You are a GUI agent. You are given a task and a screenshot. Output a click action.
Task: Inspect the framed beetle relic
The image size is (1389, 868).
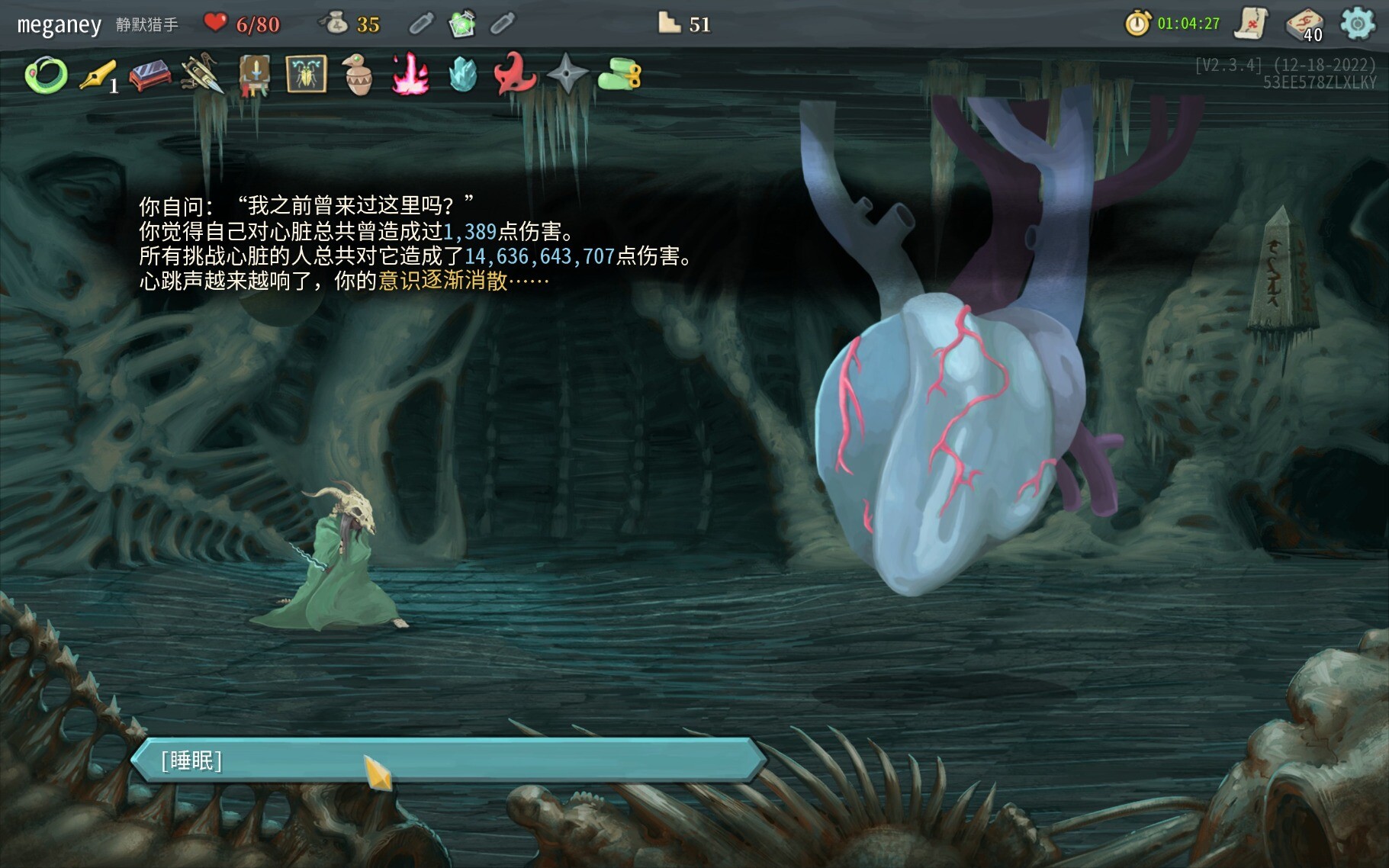point(306,75)
